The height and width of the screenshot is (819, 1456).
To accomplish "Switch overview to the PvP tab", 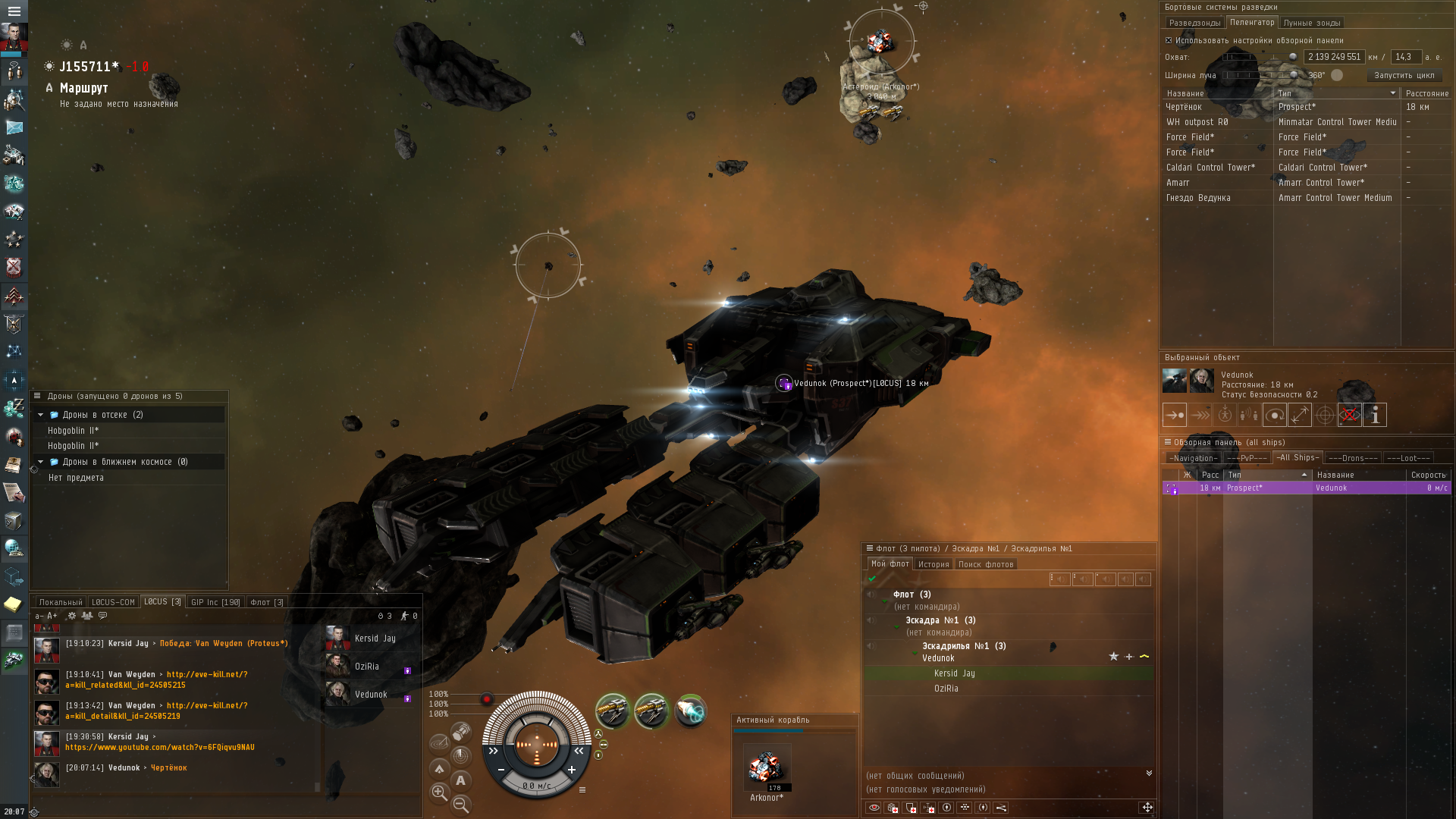I will coord(1246,458).
